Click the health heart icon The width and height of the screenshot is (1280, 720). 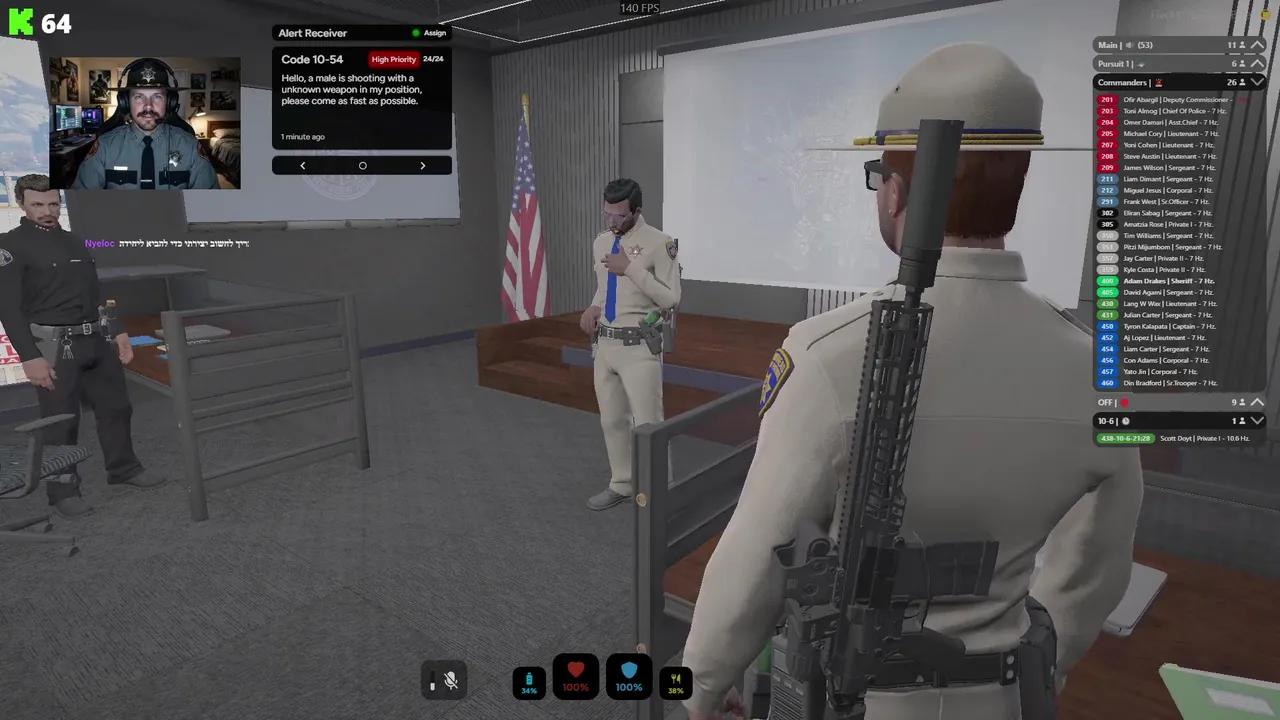pyautogui.click(x=575, y=668)
